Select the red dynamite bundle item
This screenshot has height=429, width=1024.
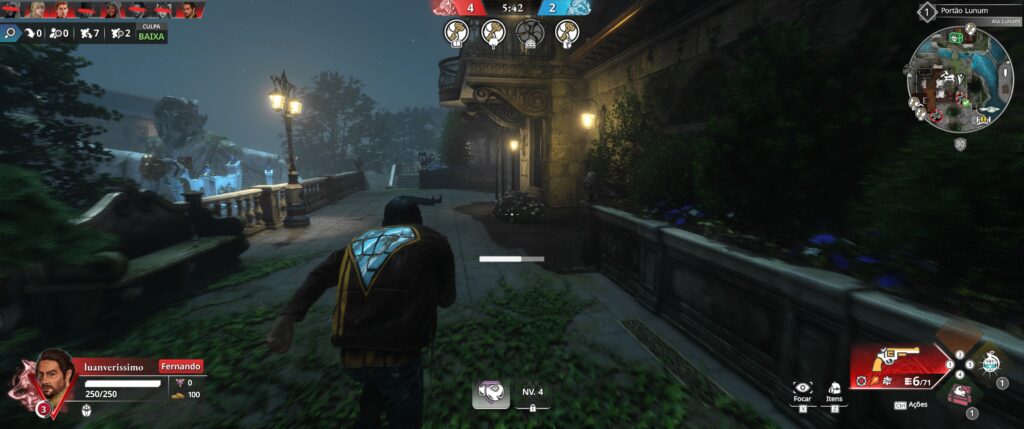(958, 394)
